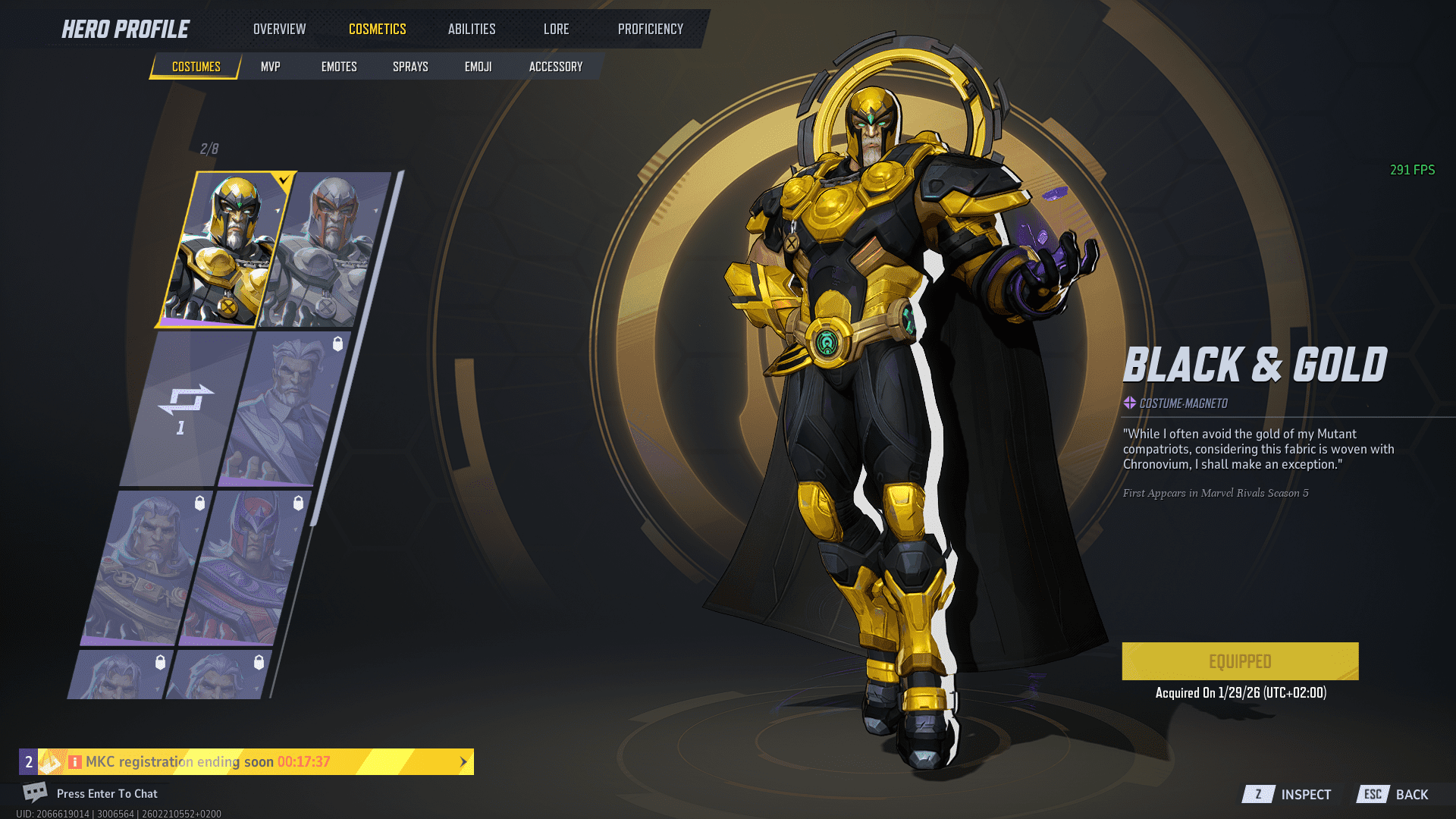Switch to the Sprays sub-tab
Screen dimensions: 1456x819
coord(410,67)
